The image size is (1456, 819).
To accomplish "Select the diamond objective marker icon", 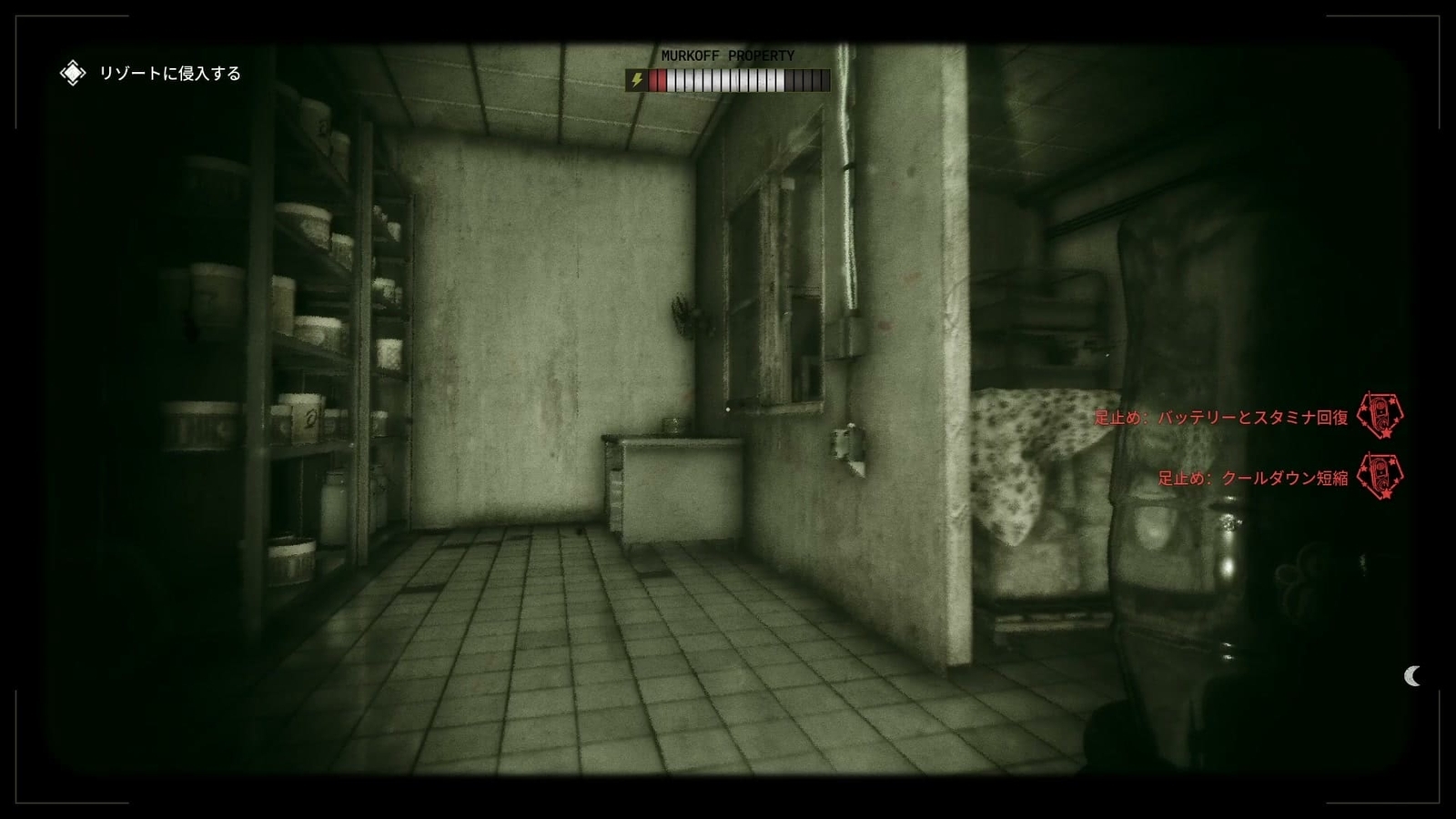I will tap(72, 71).
